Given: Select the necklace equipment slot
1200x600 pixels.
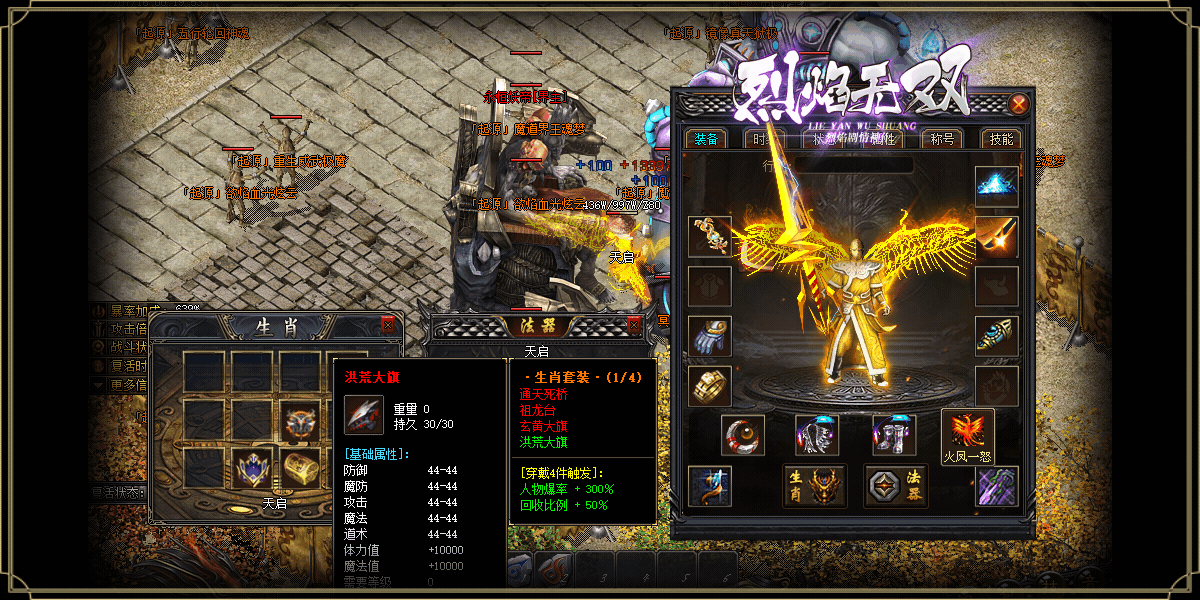Looking at the screenshot, I should pyautogui.click(x=710, y=236).
